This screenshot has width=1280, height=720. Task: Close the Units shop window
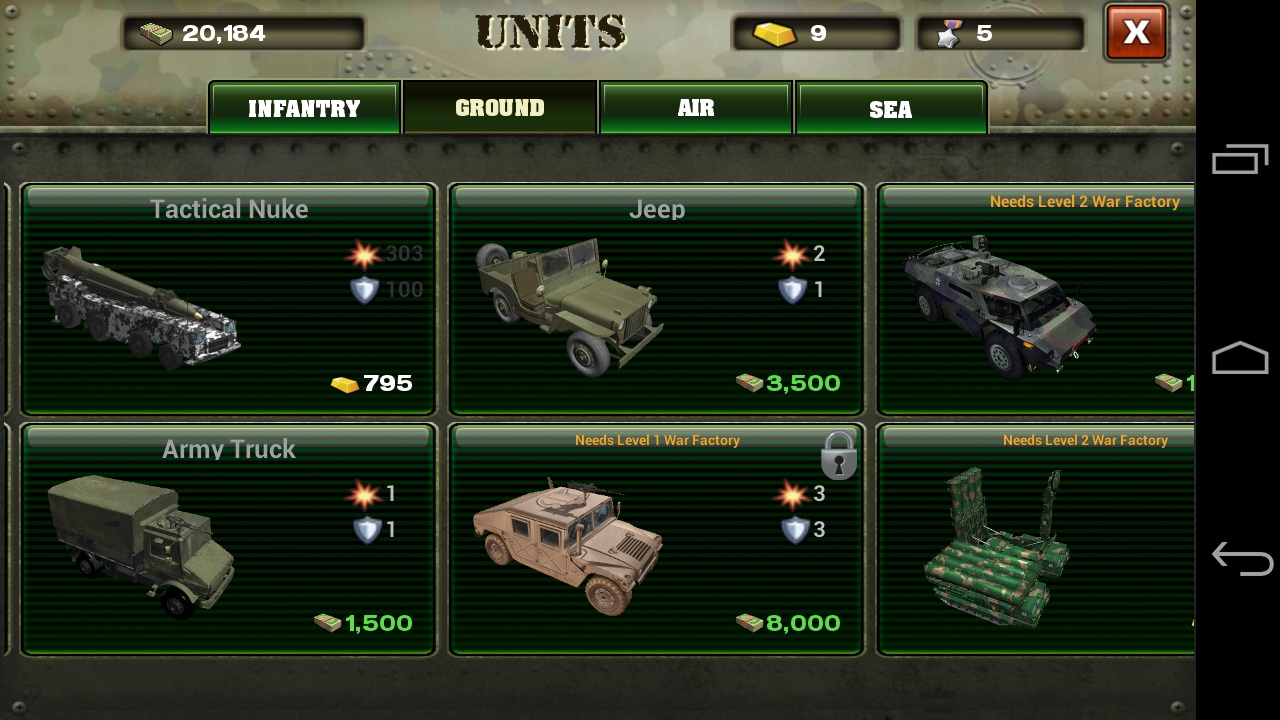tap(1136, 33)
